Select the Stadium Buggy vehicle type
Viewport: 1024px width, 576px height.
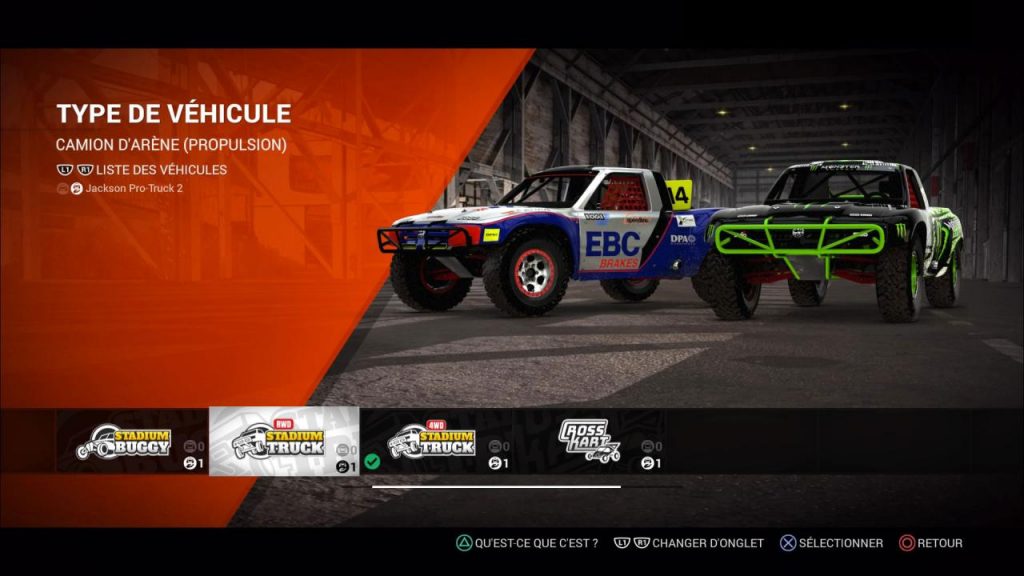click(131, 441)
